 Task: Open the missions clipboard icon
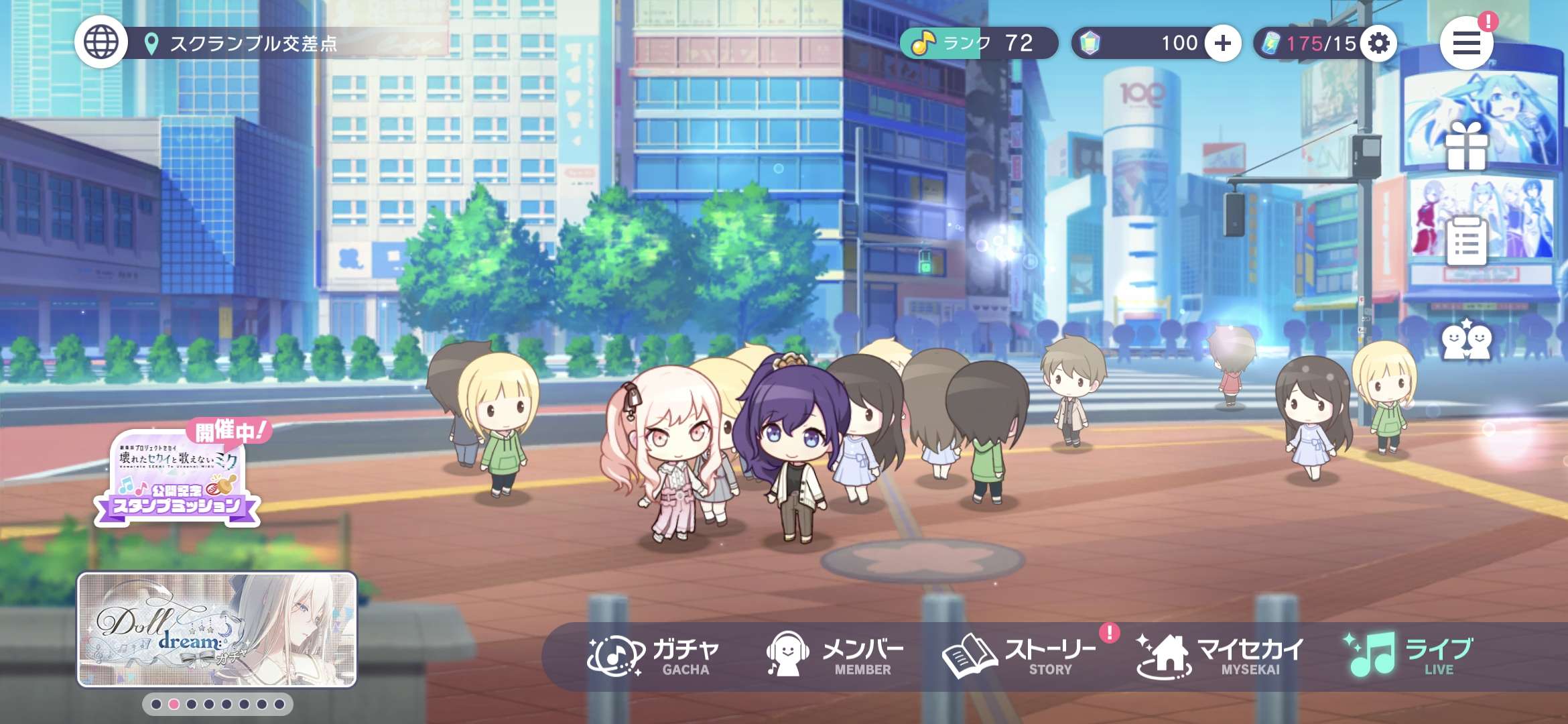(1466, 241)
